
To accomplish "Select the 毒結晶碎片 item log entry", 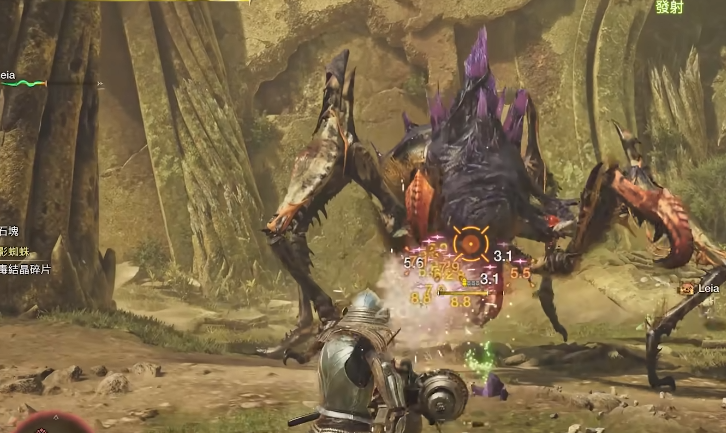I will [24, 269].
